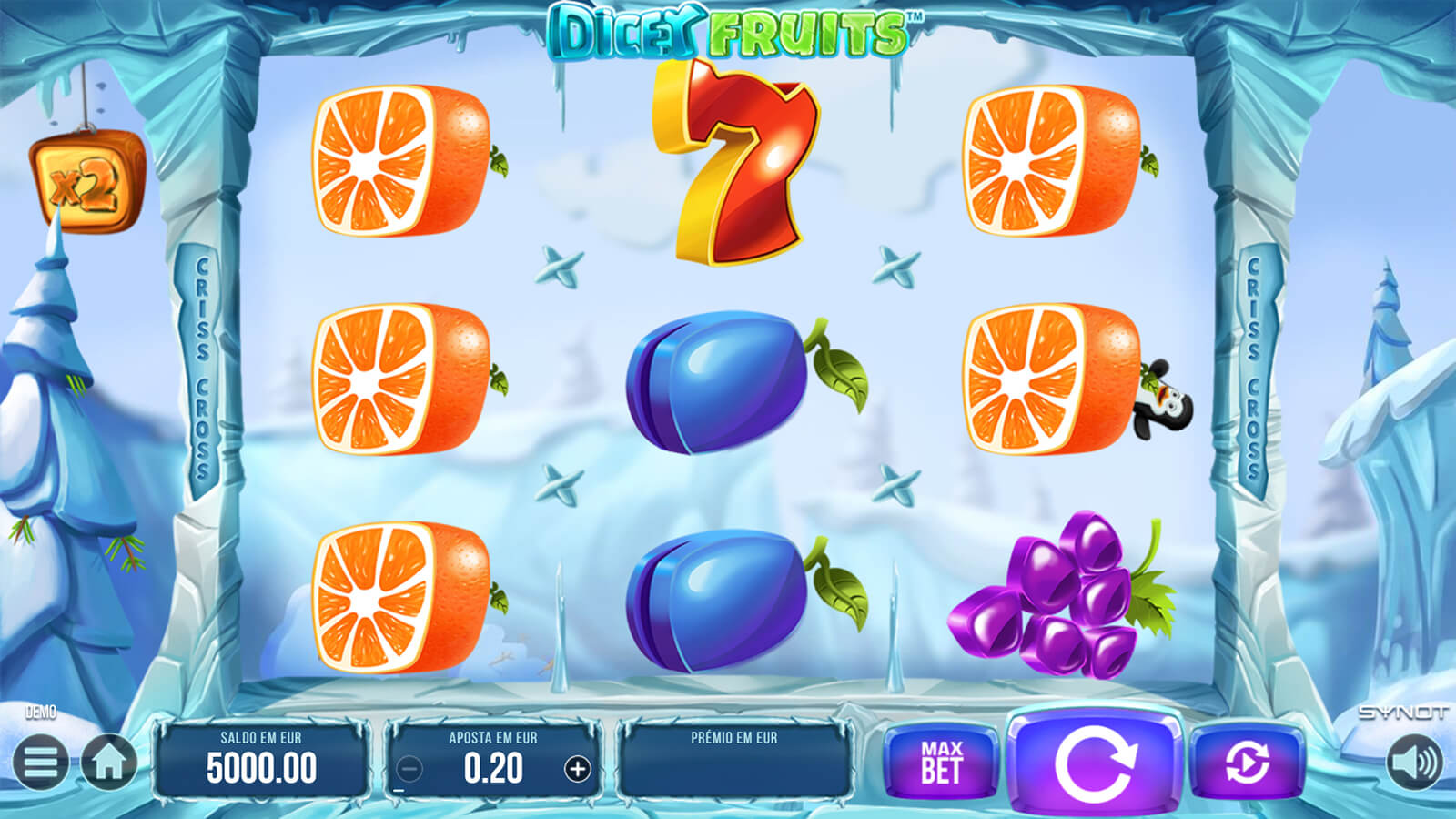Viewport: 1456px width, 819px height.
Task: Open the hamburger menu
Action: [x=40, y=763]
